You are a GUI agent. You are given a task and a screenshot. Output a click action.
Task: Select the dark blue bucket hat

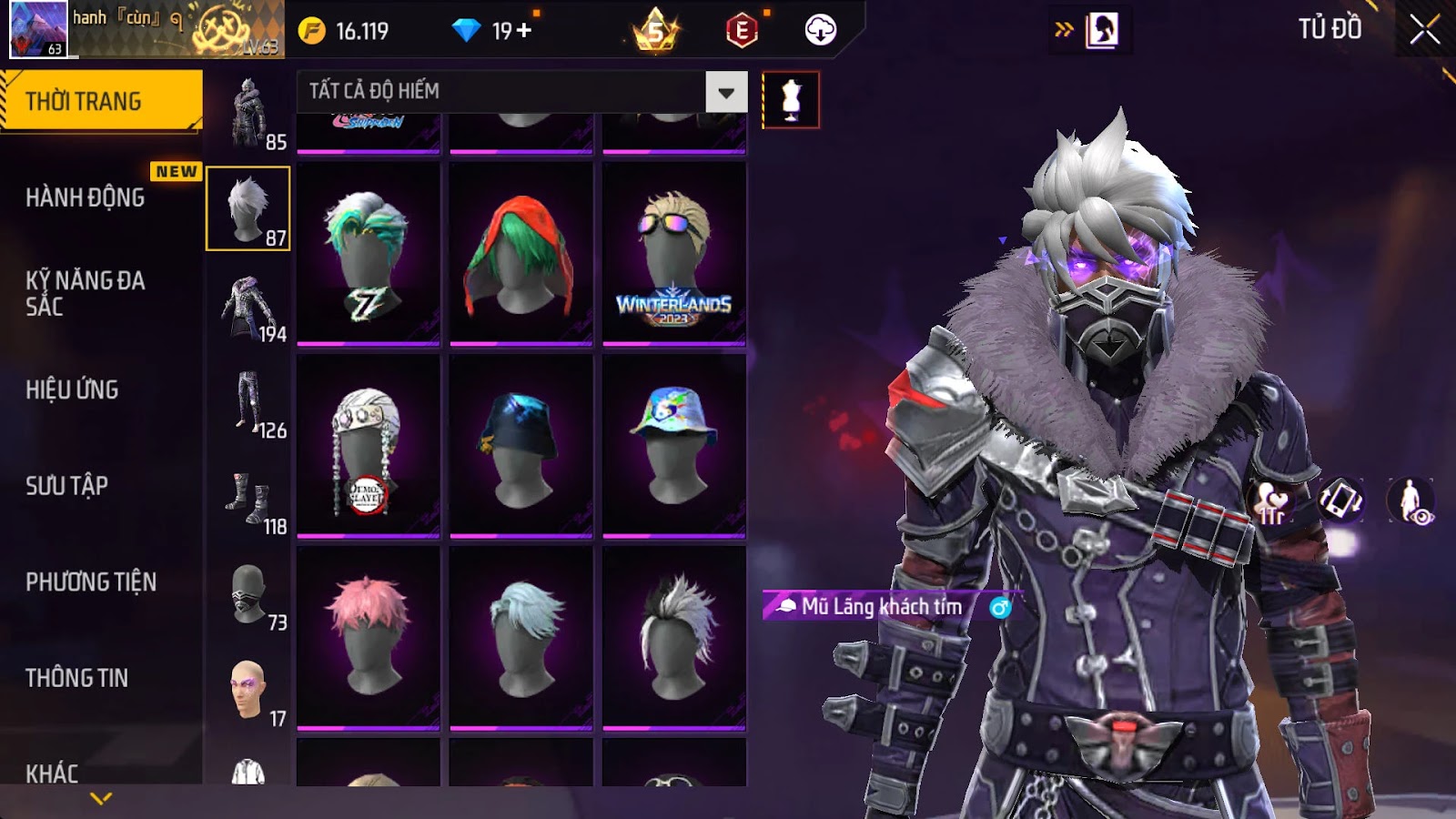[521, 446]
